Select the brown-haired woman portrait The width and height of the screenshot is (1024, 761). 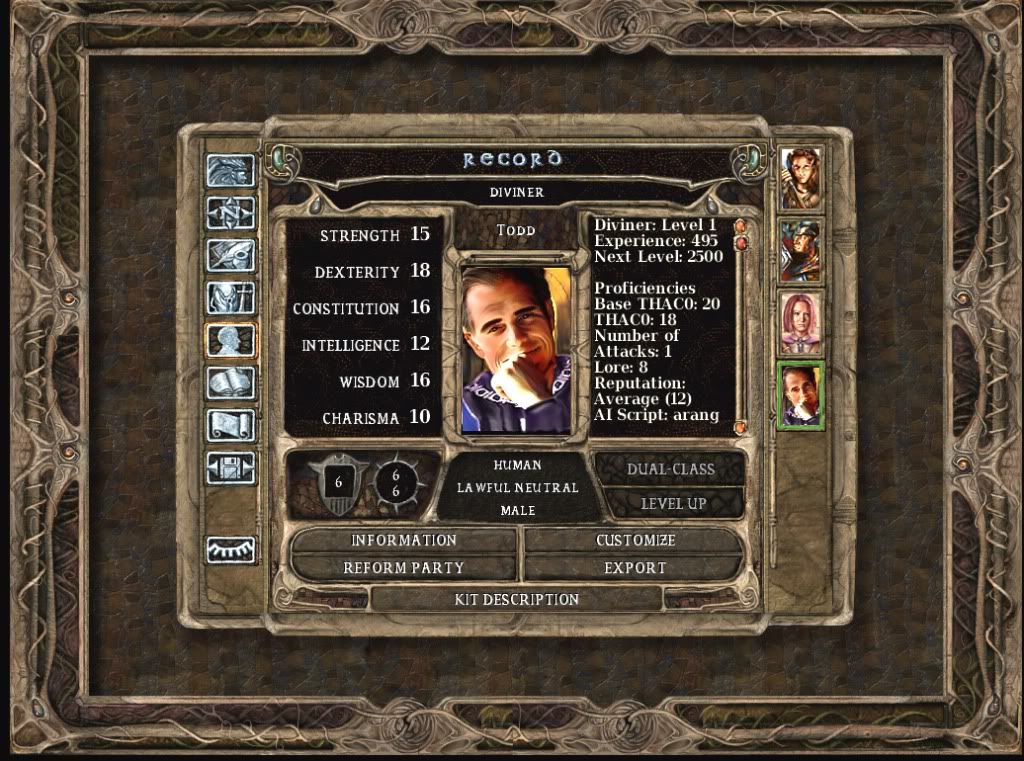click(801, 179)
